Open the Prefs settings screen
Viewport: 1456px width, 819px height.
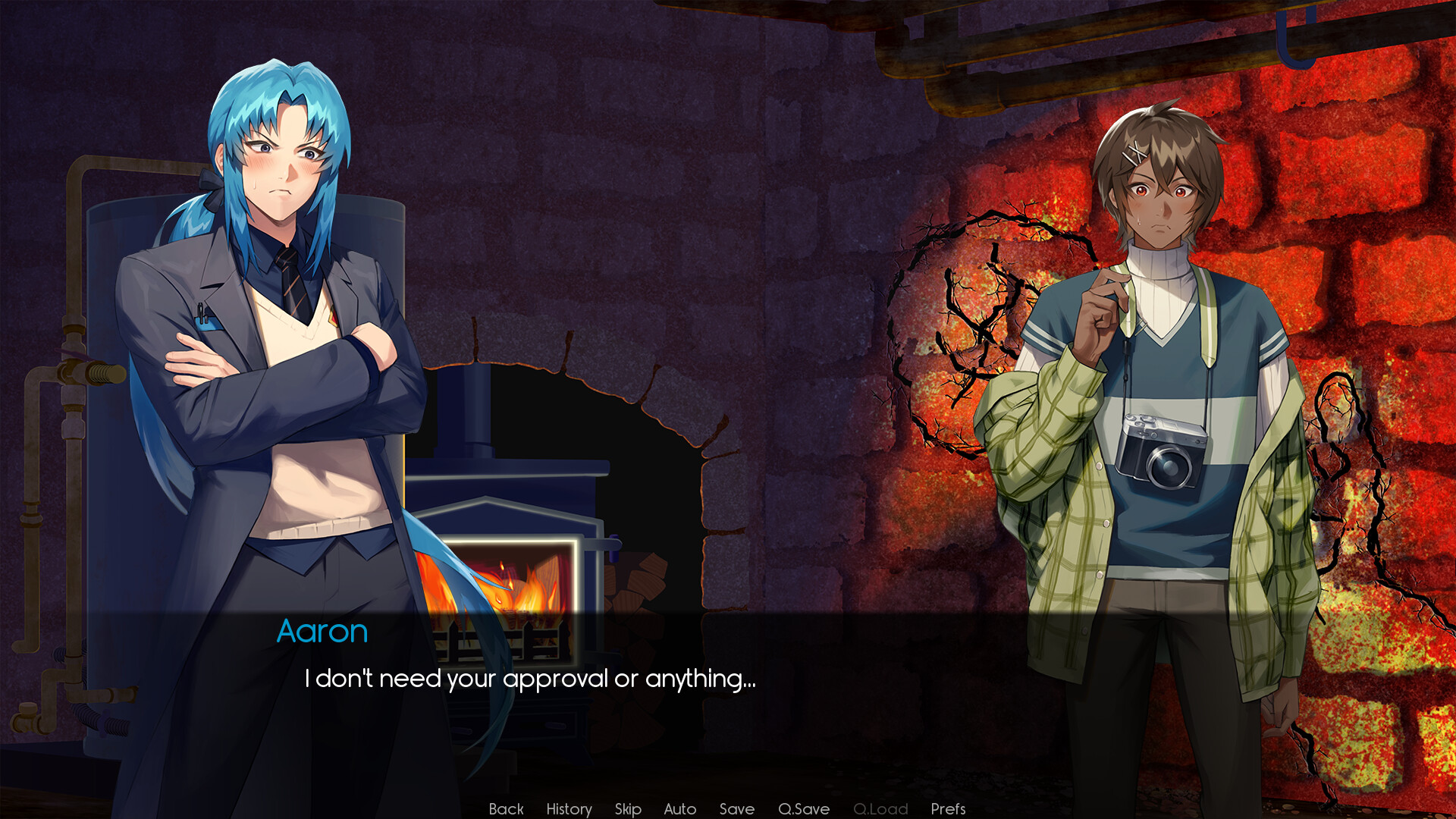(949, 808)
